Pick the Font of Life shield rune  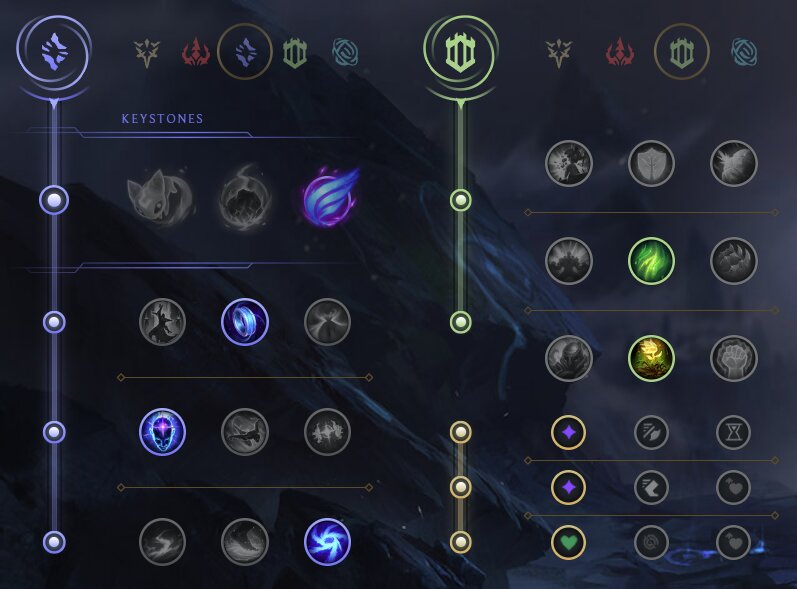(651, 164)
